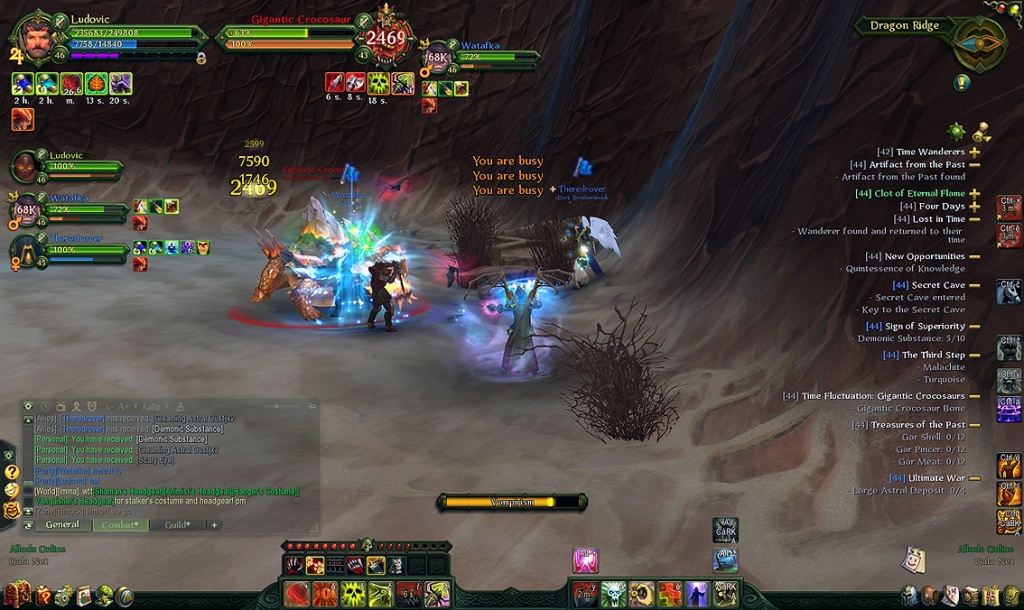Collapse the Ultimate War quest objectives
The image size is (1024, 610).
[974, 478]
